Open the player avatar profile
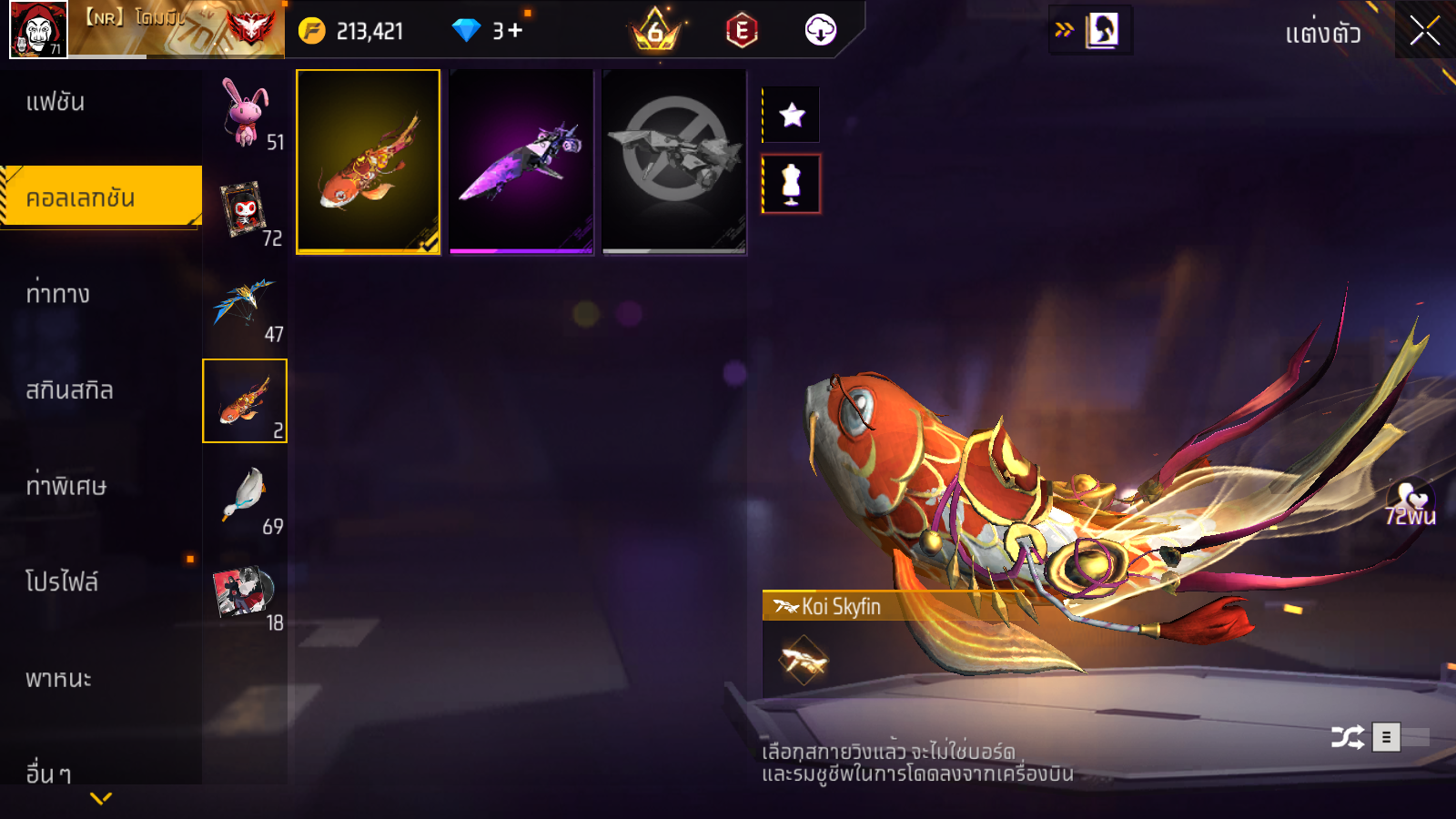 38,29
